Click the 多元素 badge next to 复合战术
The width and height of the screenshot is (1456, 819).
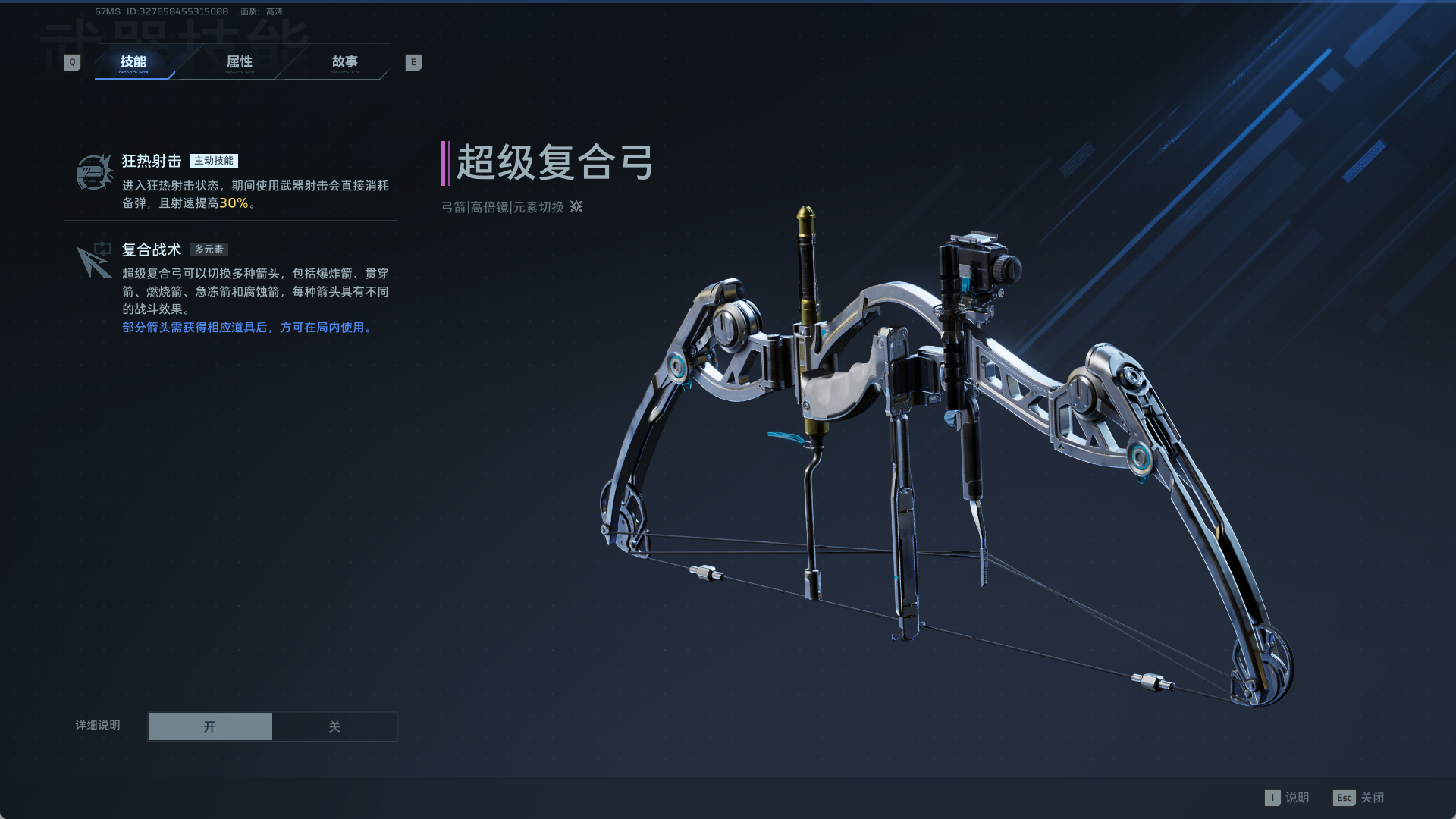point(210,249)
